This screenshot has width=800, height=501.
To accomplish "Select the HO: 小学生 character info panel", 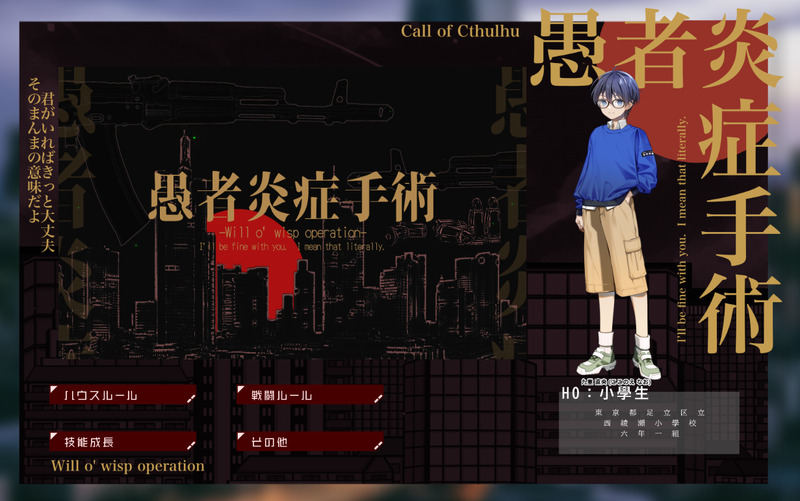I will [x=650, y=420].
